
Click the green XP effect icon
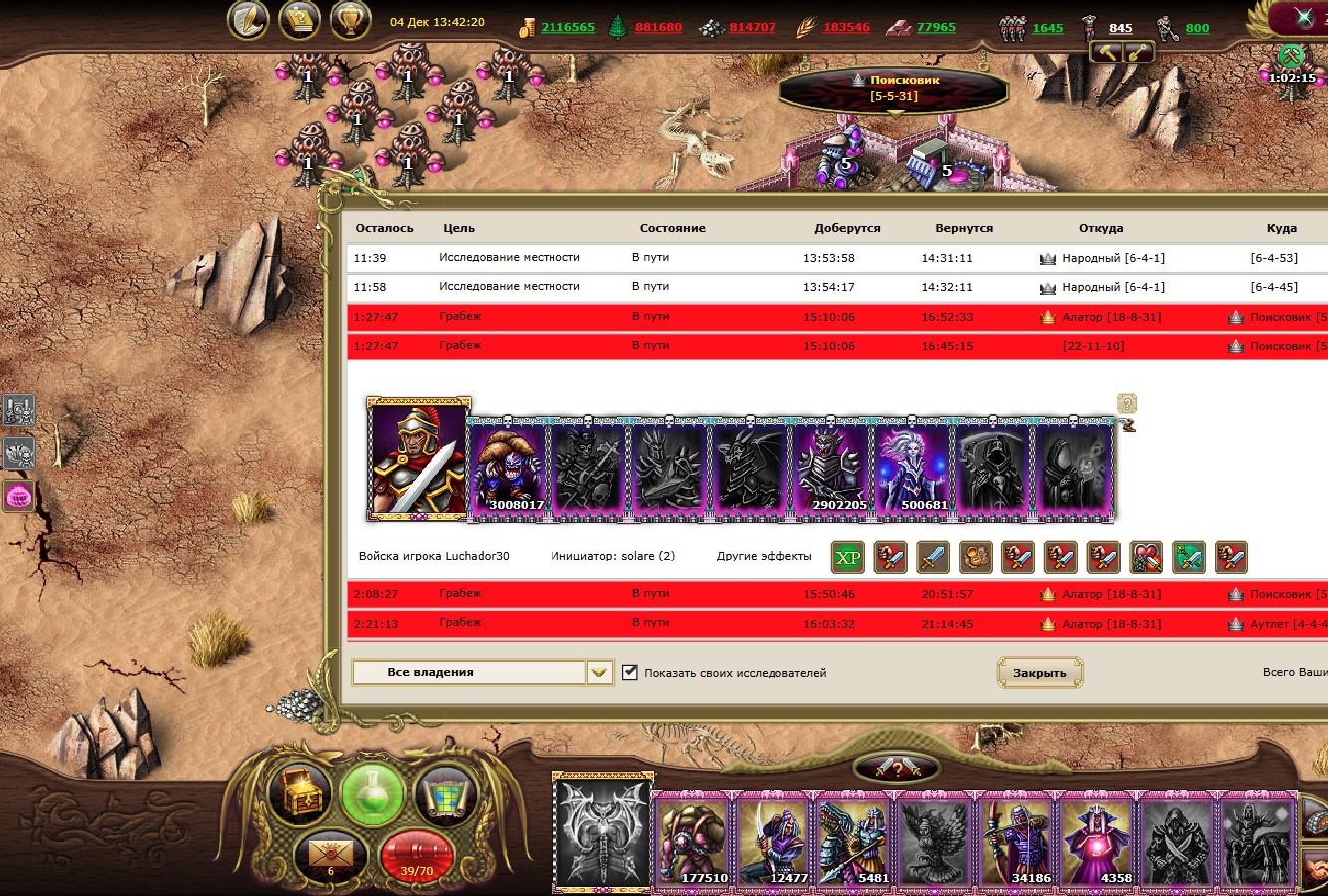847,558
